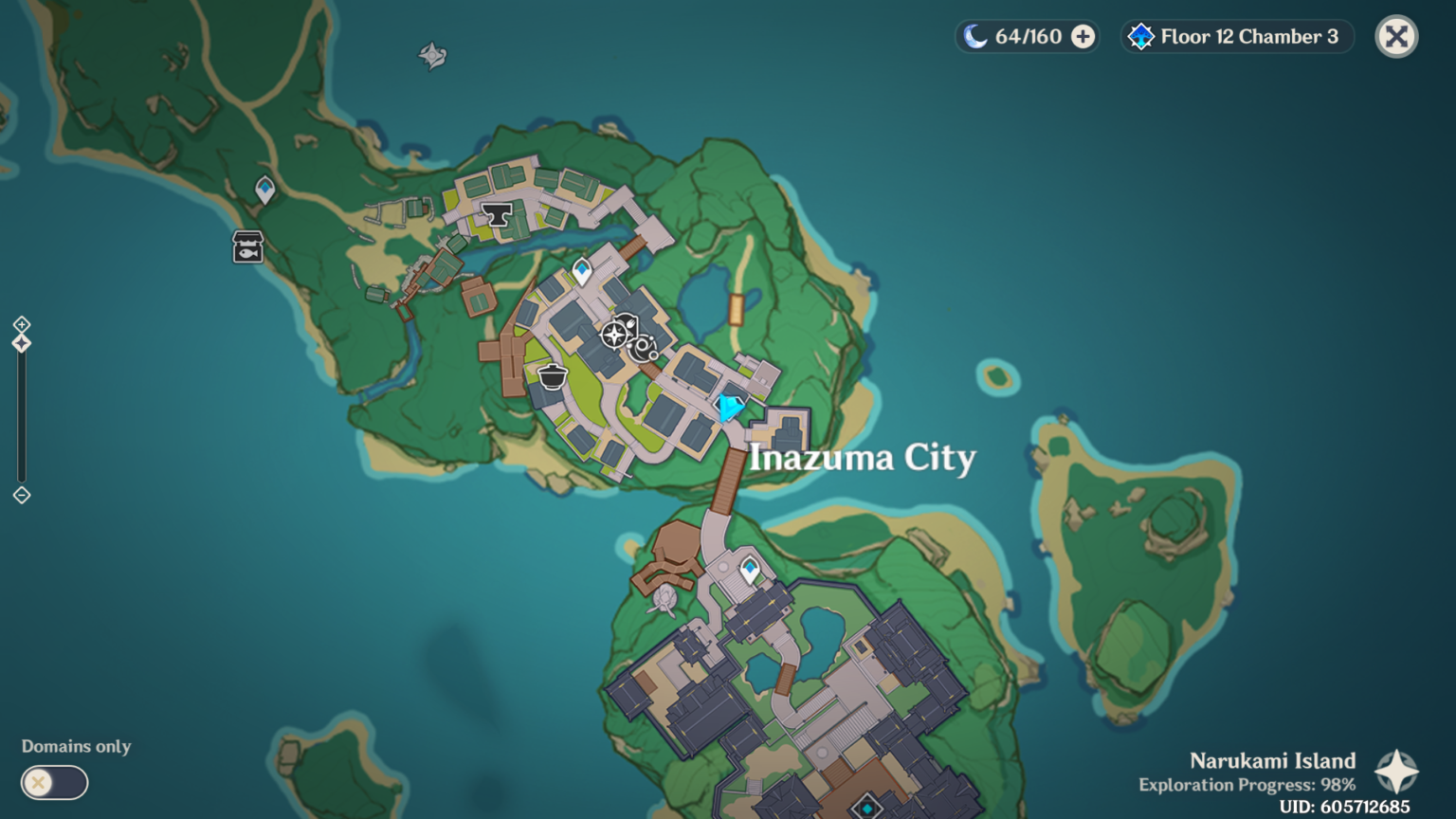The height and width of the screenshot is (819, 1456).
Task: Click the plus button to refill Original Resin
Action: (1081, 36)
